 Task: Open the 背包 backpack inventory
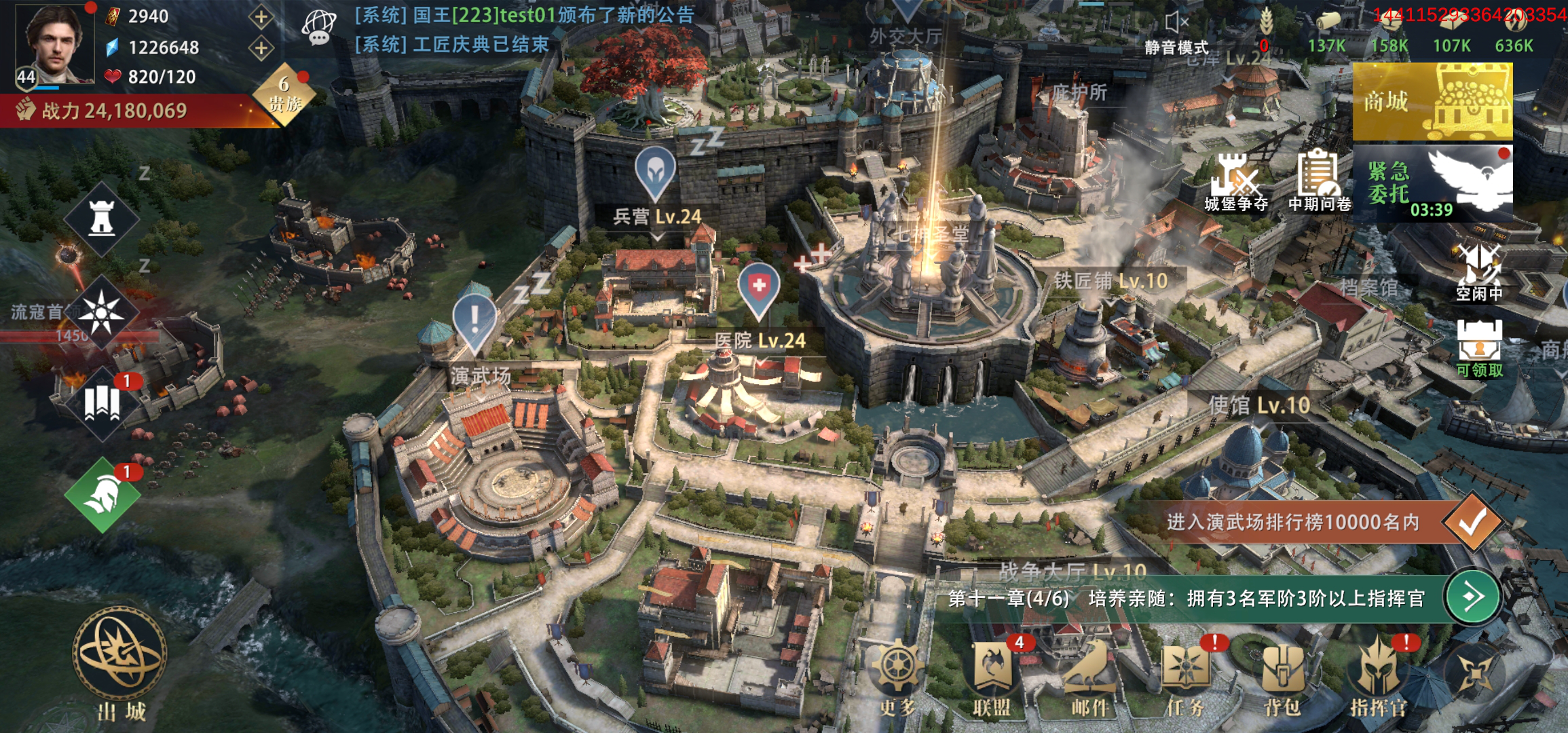click(x=1282, y=677)
